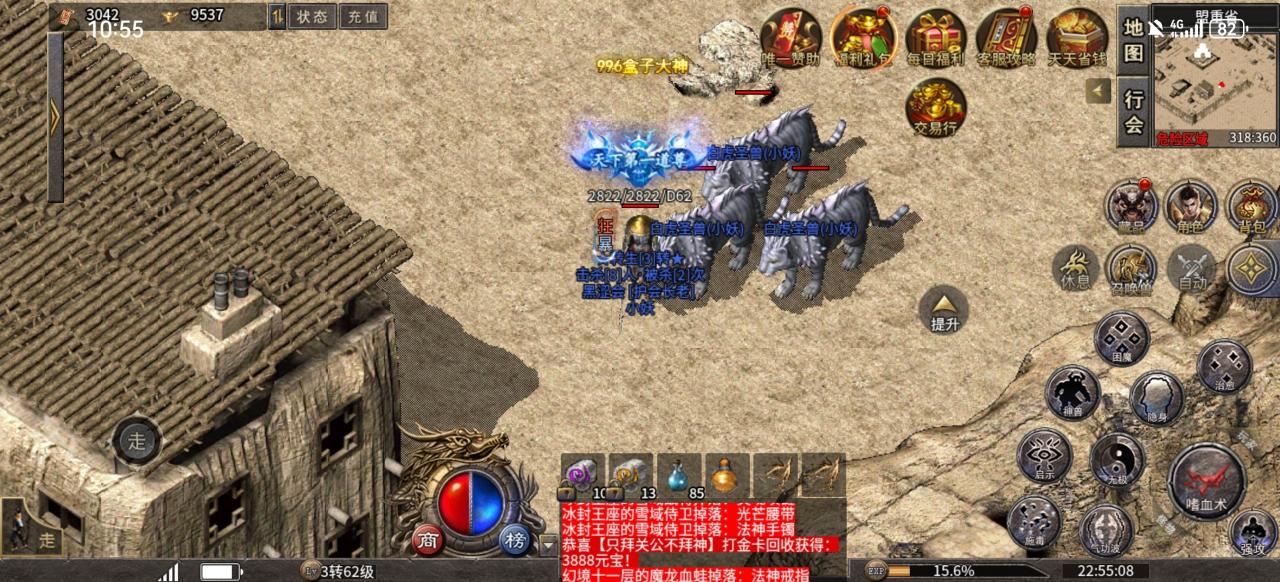Open the 交易行 trading house
Screen dimensions: 1280x582
(936, 107)
